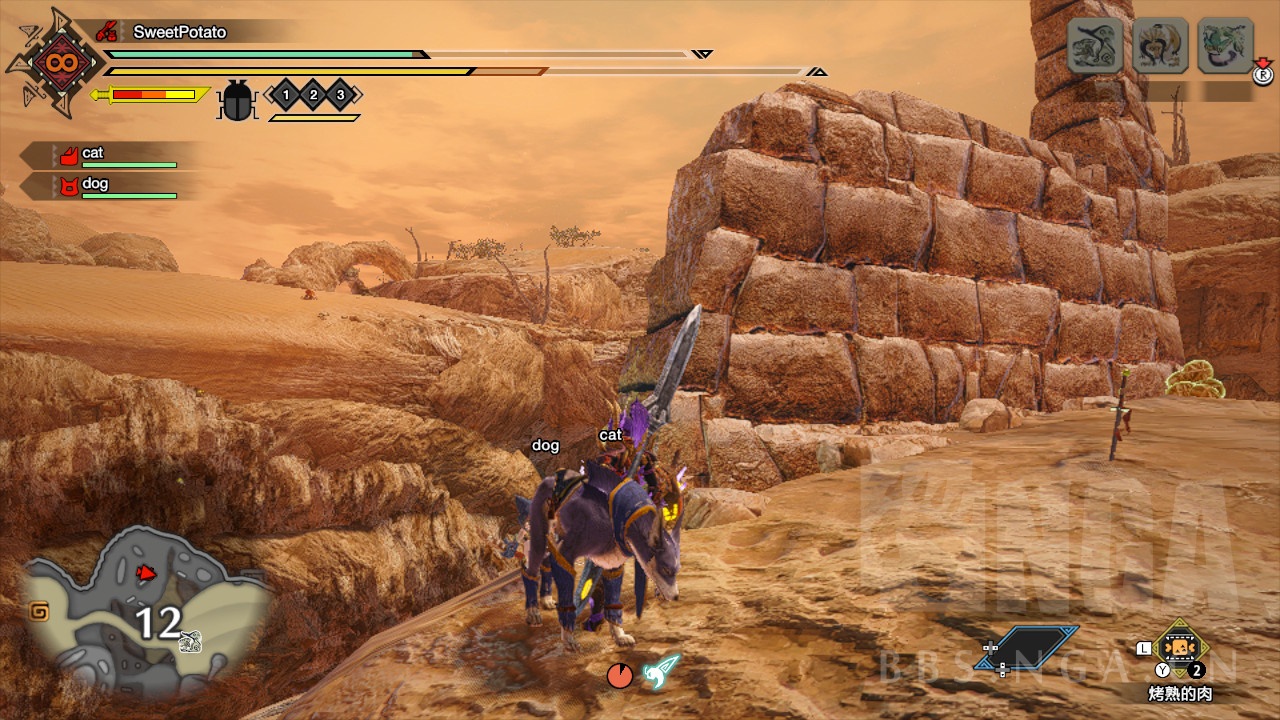The image size is (1280, 720).
Task: Click the red clock status icon
Action: click(620, 675)
